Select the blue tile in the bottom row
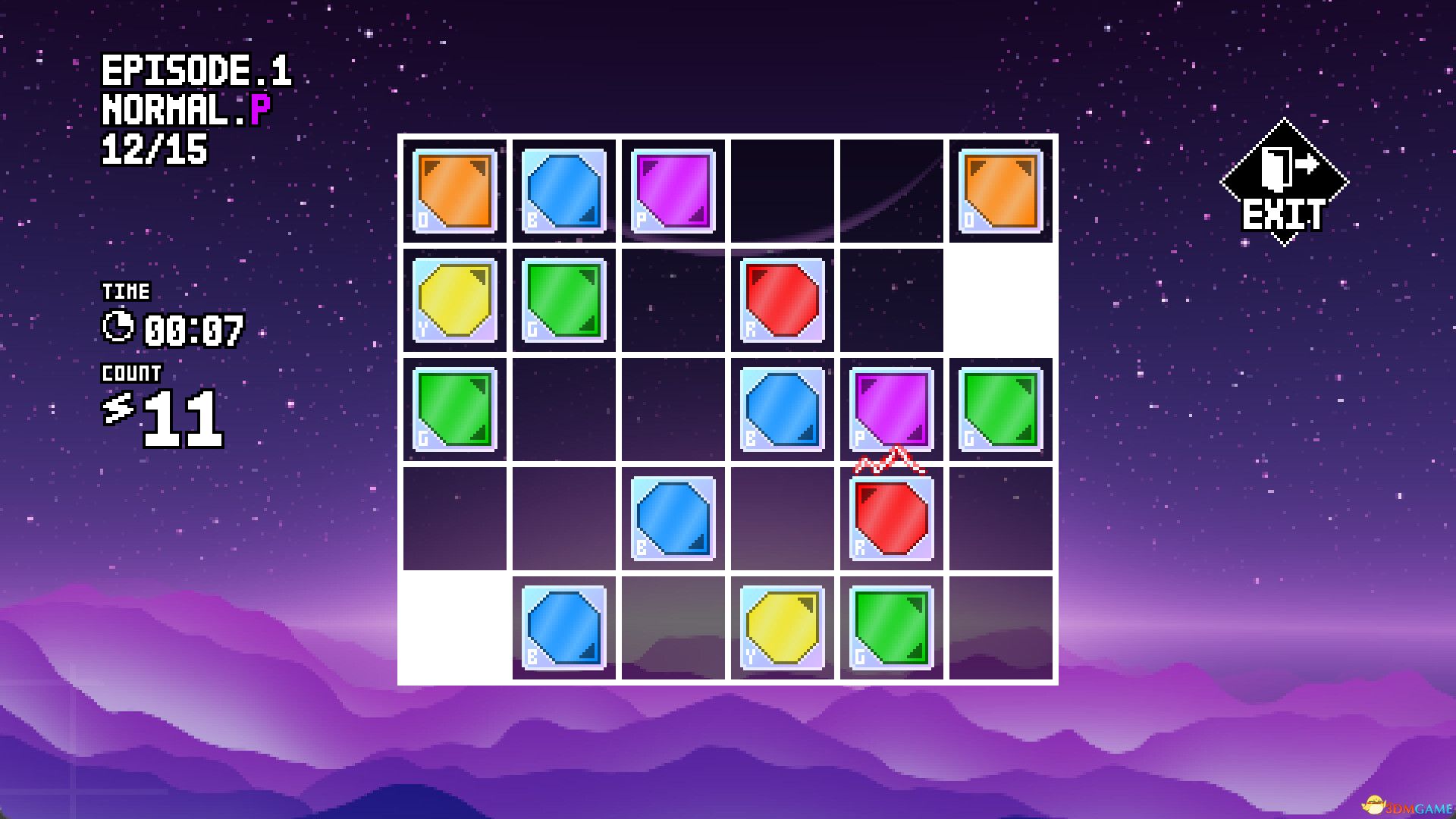The width and height of the screenshot is (1456, 819). (563, 627)
